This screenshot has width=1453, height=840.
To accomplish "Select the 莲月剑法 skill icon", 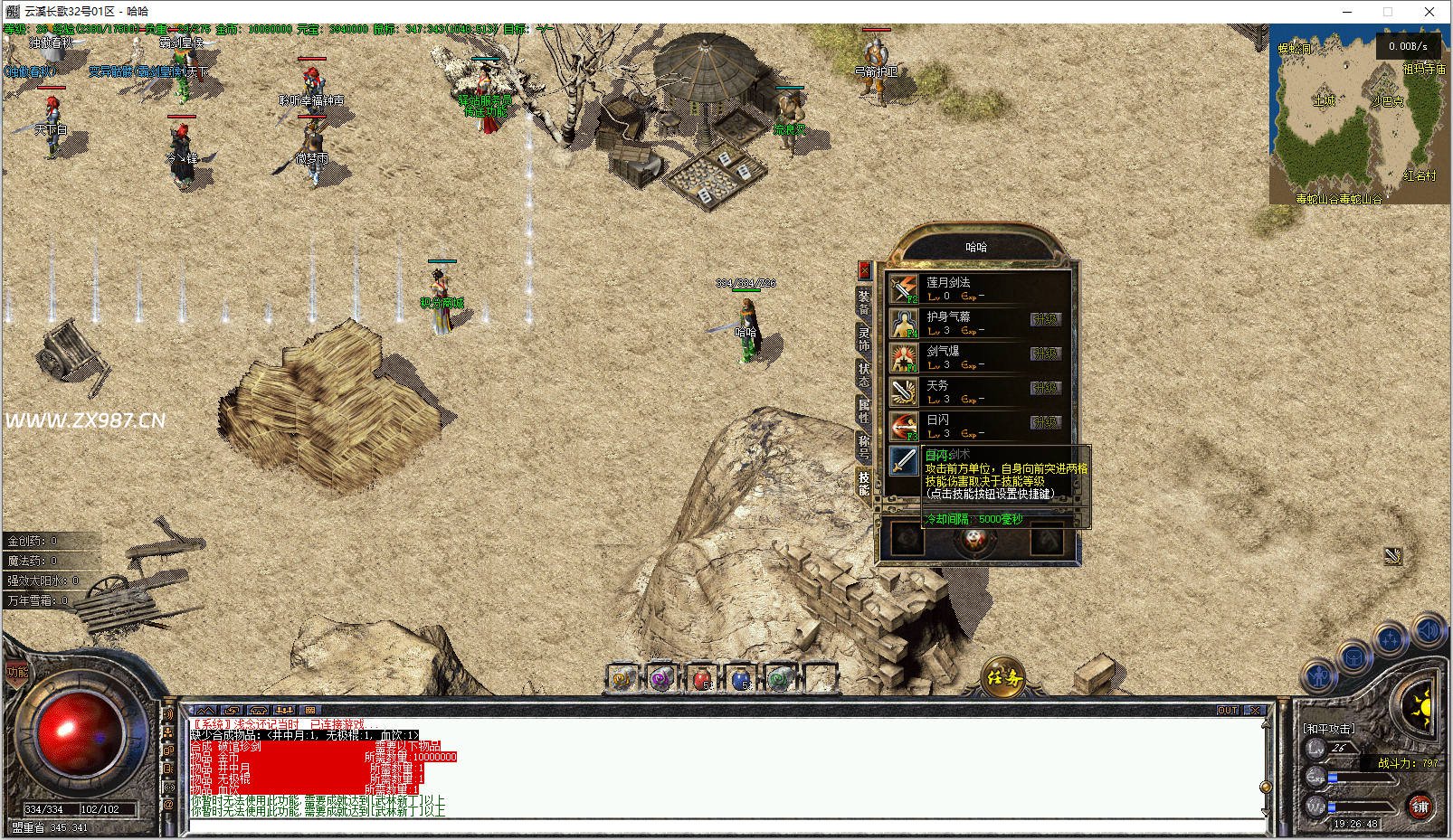I will (x=903, y=288).
